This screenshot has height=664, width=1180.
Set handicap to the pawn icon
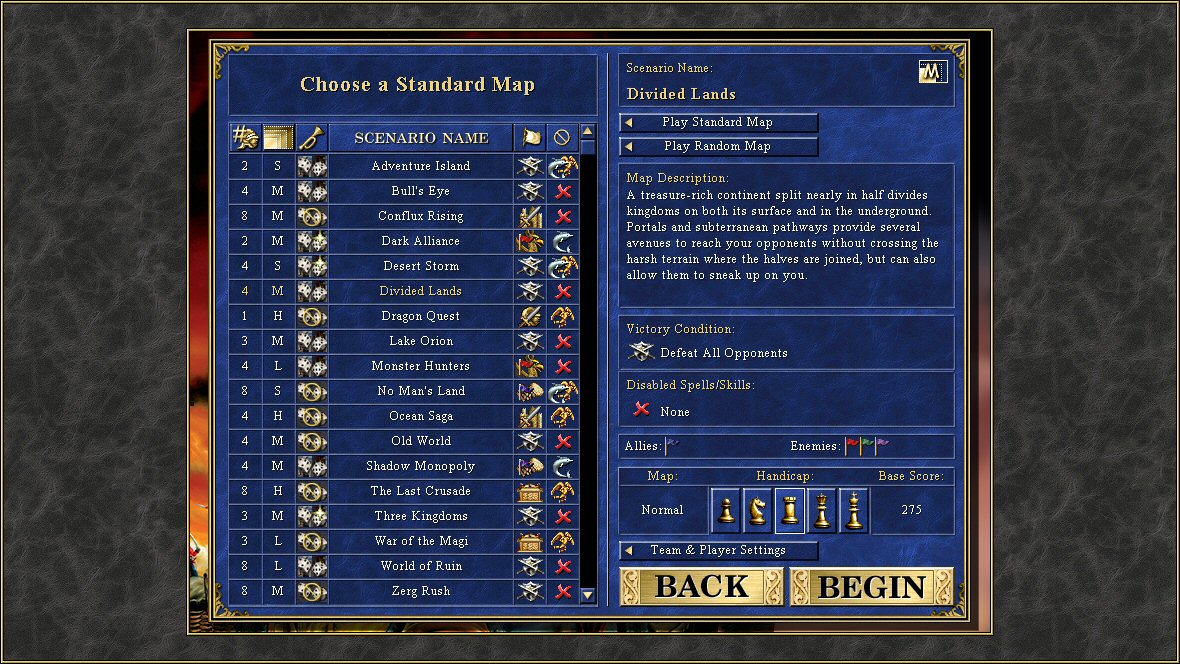726,510
